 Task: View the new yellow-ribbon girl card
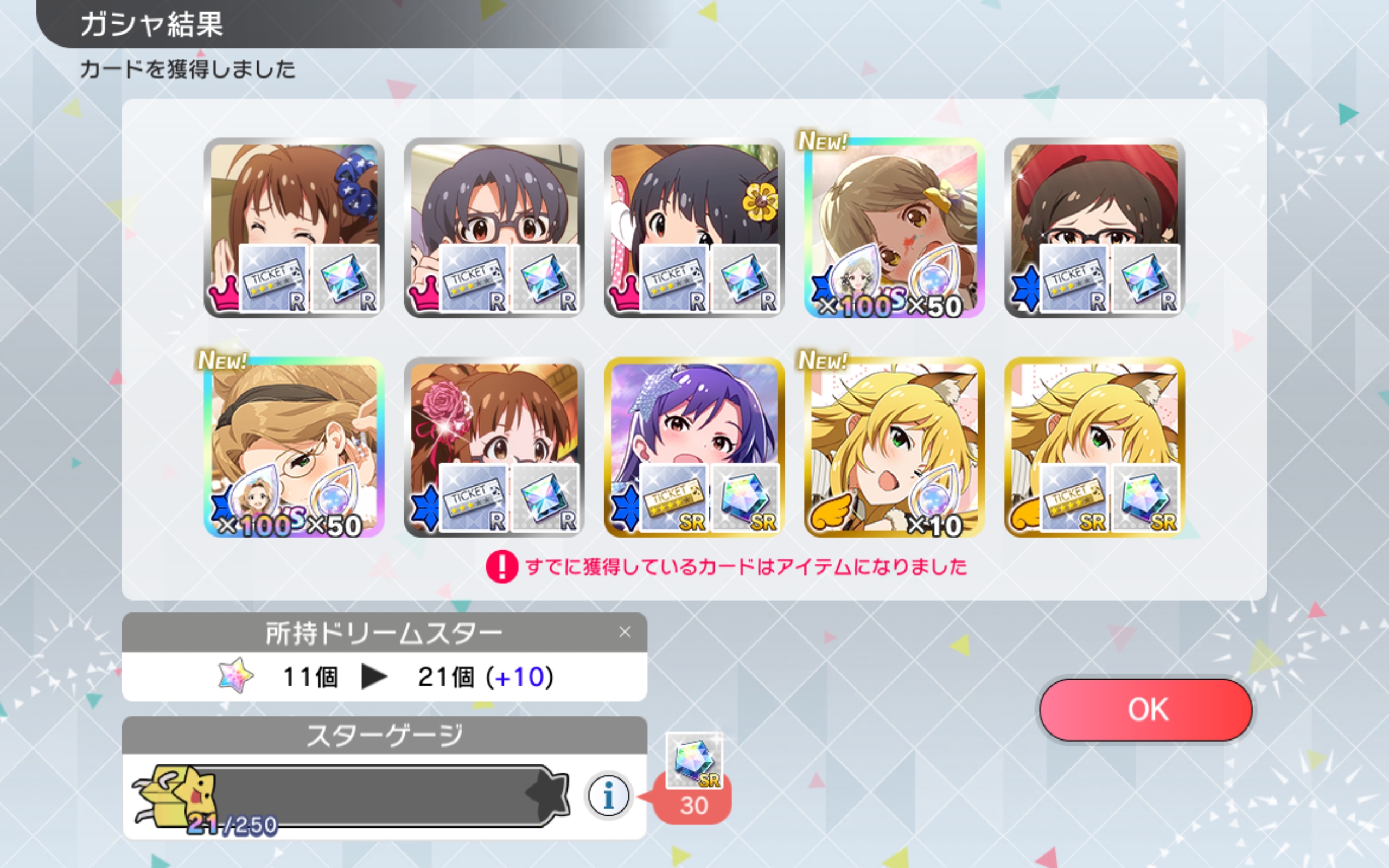894,227
